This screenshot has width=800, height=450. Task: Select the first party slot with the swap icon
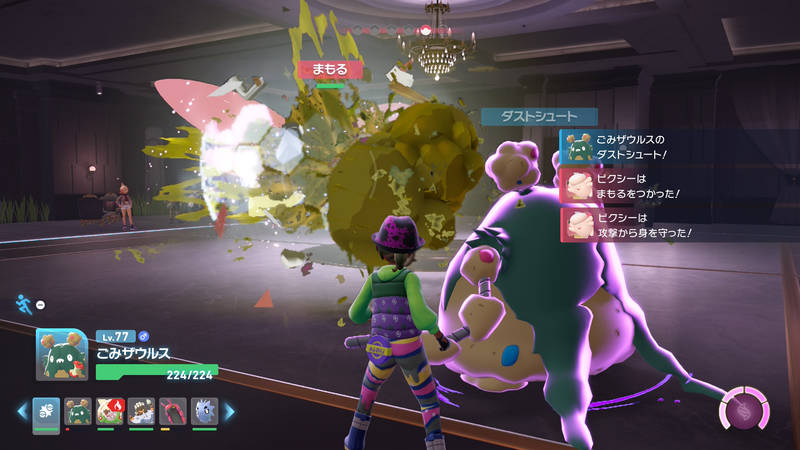[46, 411]
